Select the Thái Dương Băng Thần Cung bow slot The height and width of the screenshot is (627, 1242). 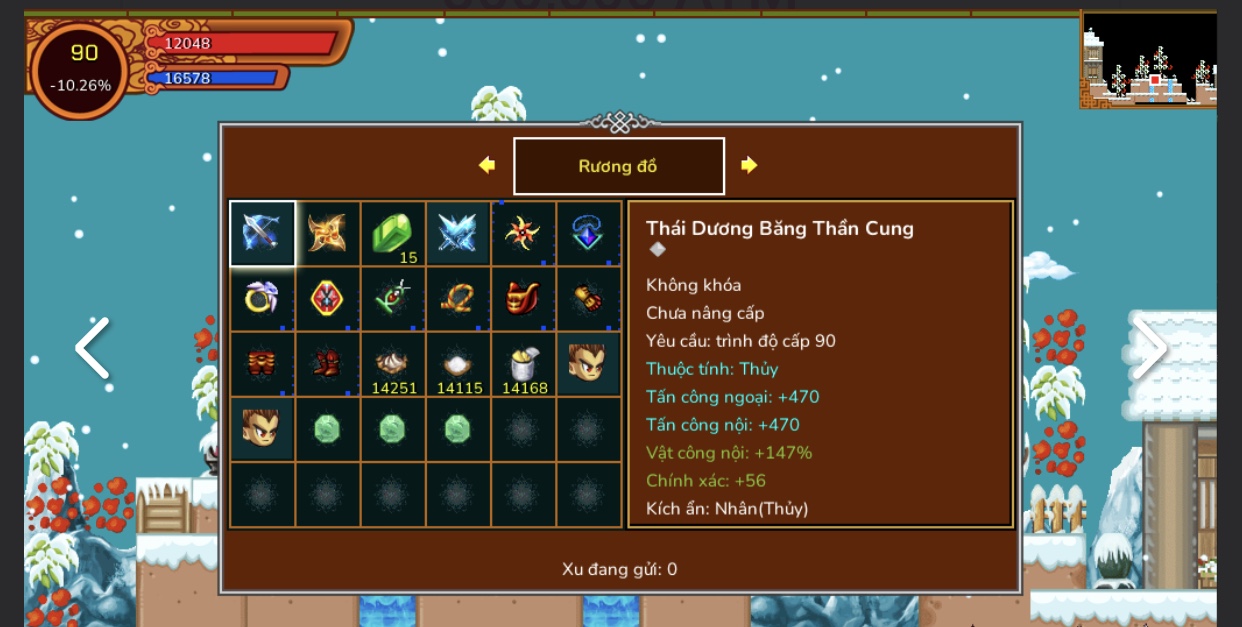click(262, 233)
